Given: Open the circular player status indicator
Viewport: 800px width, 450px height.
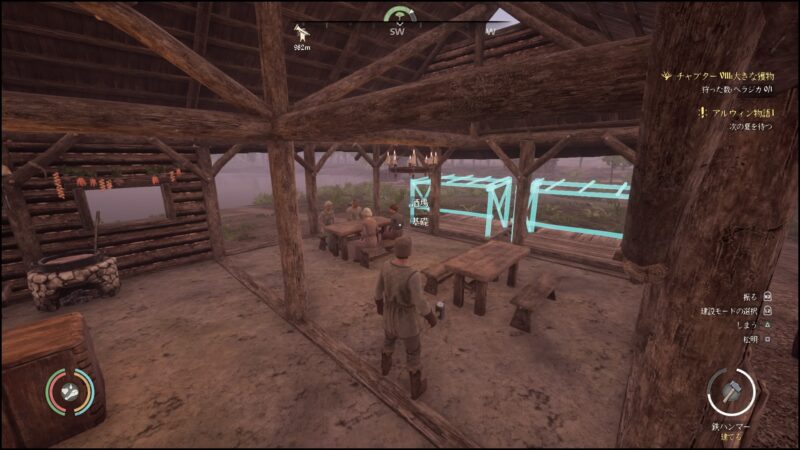Looking at the screenshot, I should tap(70, 391).
